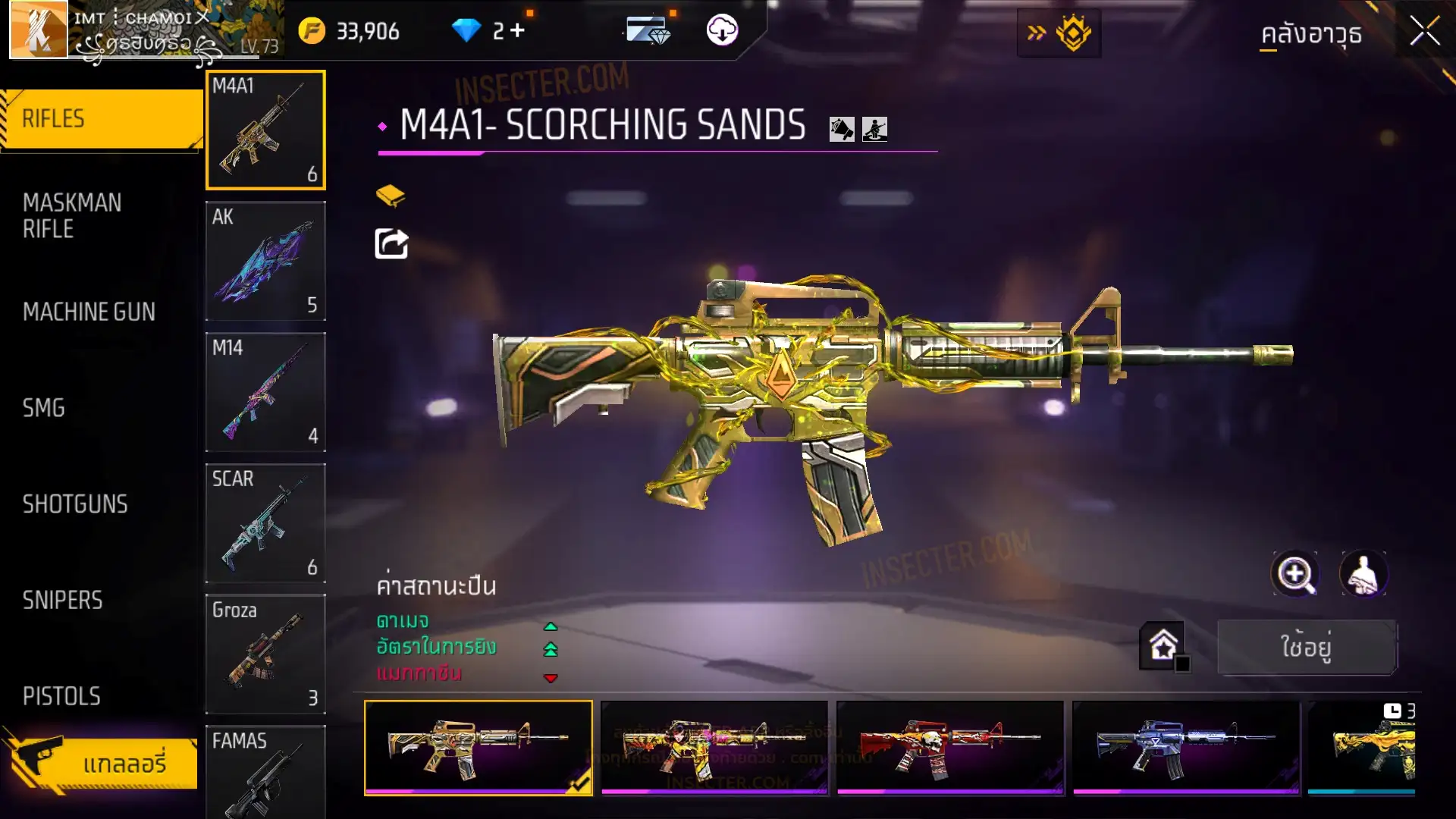
Task: Choose the blue M4A1 skin thumbnail
Action: pyautogui.click(x=1185, y=747)
